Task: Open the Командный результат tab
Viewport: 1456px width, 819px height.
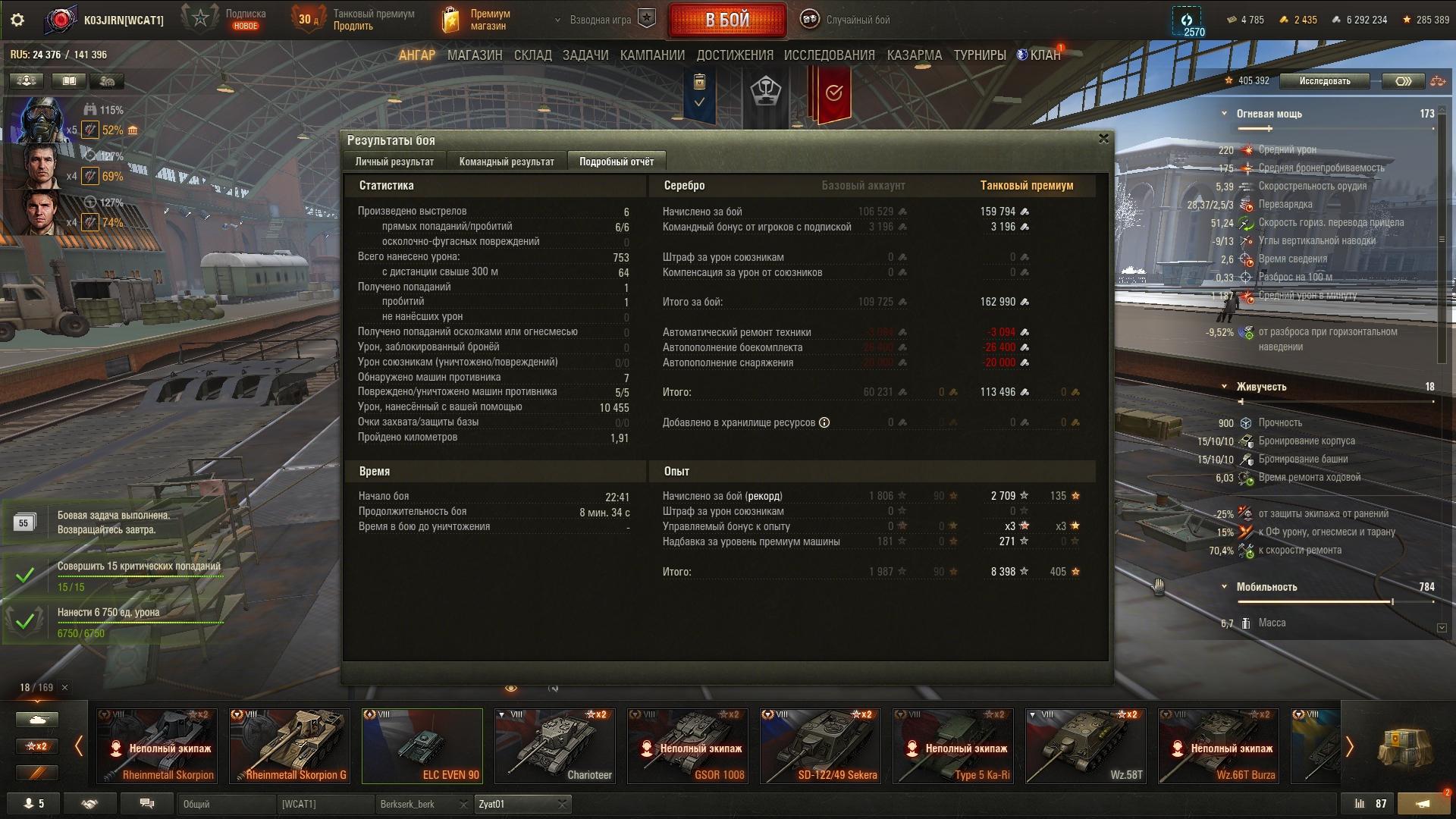Action: coord(507,162)
